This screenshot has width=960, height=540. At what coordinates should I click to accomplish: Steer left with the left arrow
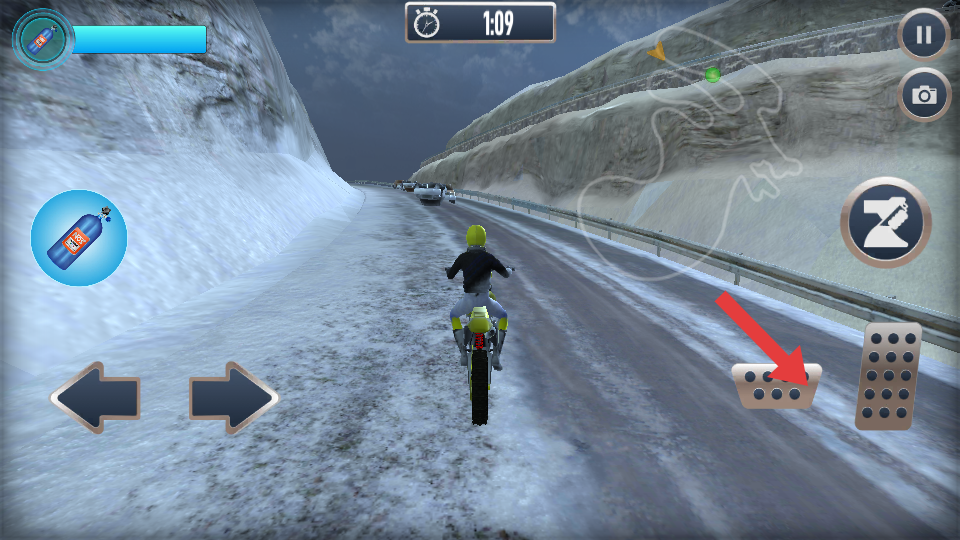(96, 398)
